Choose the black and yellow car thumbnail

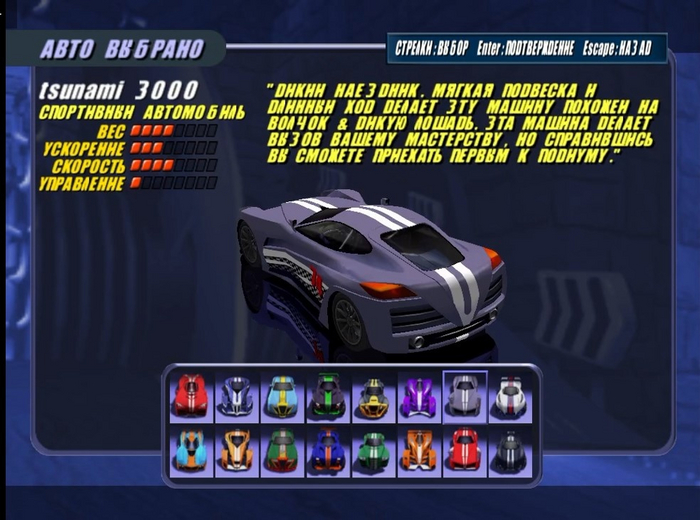(x=373, y=397)
